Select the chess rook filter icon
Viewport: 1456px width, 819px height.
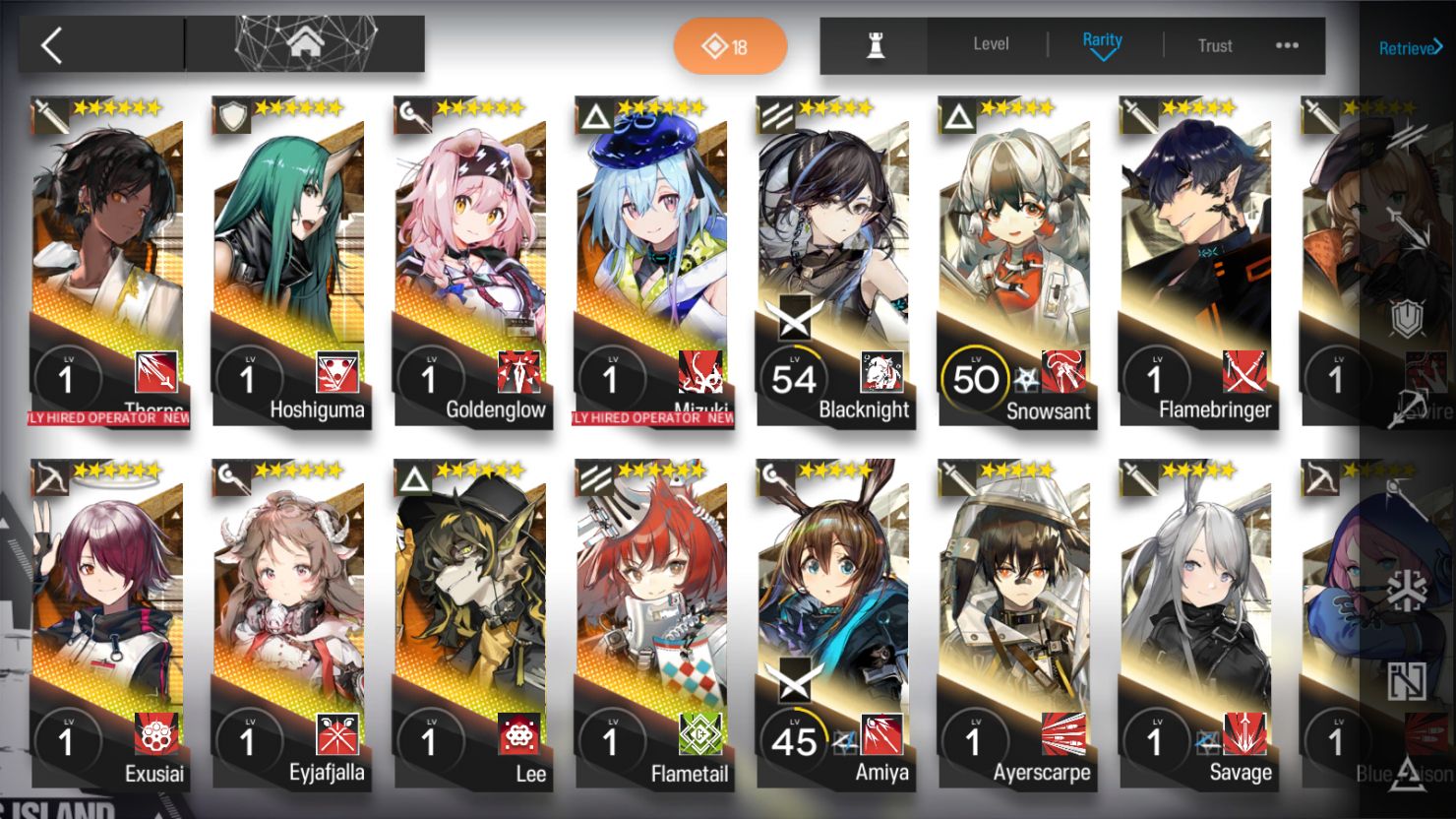[x=875, y=44]
